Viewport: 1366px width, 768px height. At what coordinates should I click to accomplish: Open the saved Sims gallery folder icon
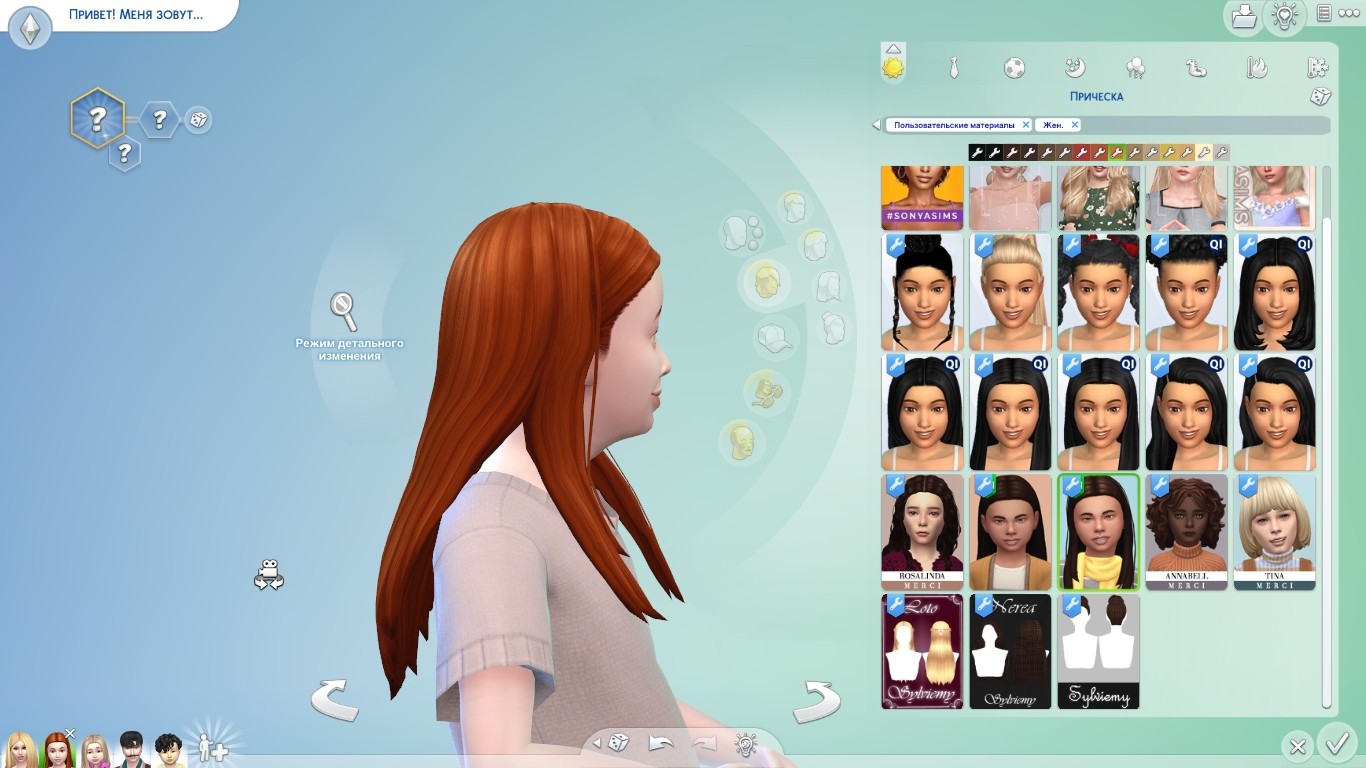click(1243, 16)
